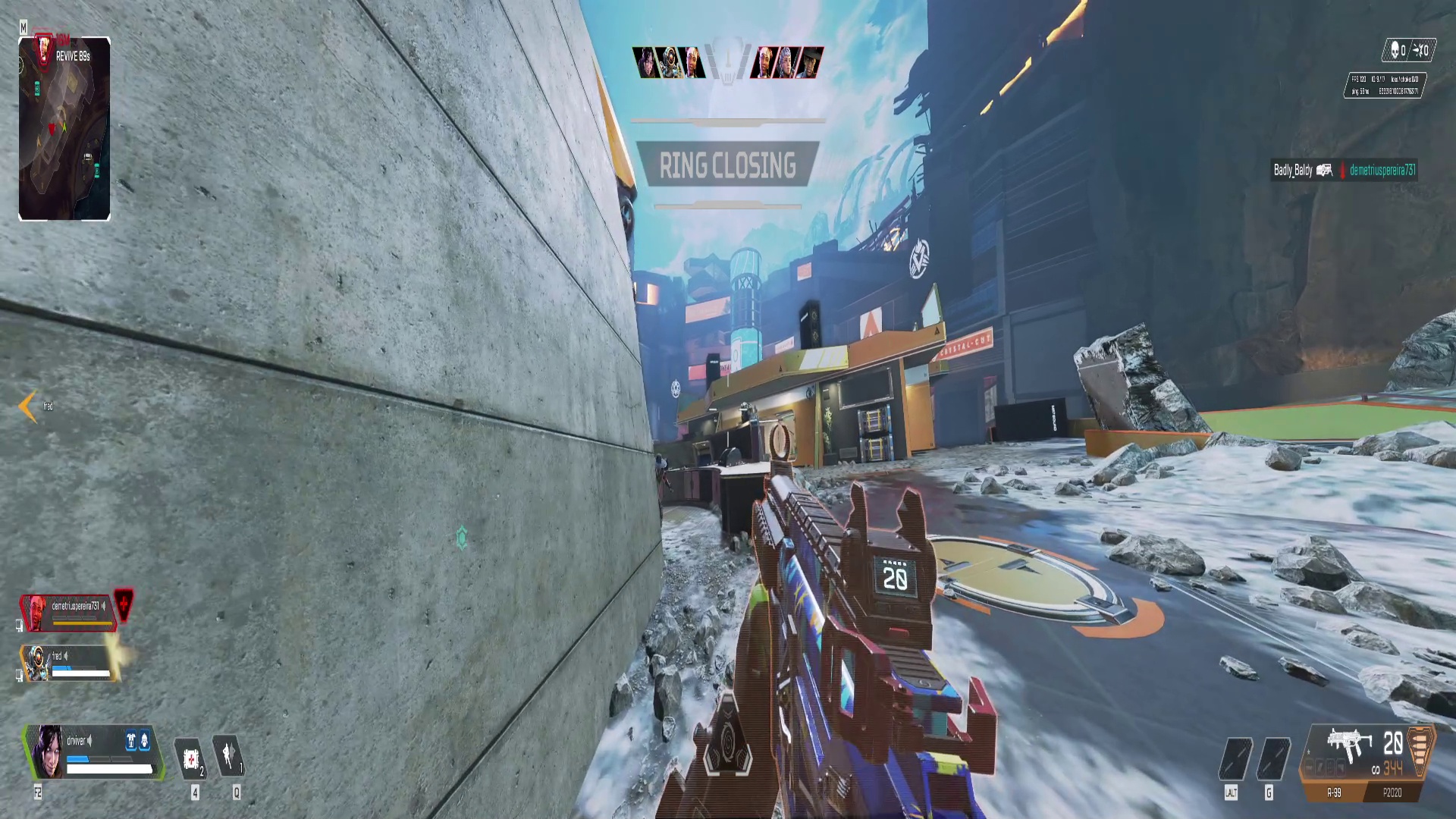
Task: Open the squad portraits banner at top center
Action: coord(728,64)
